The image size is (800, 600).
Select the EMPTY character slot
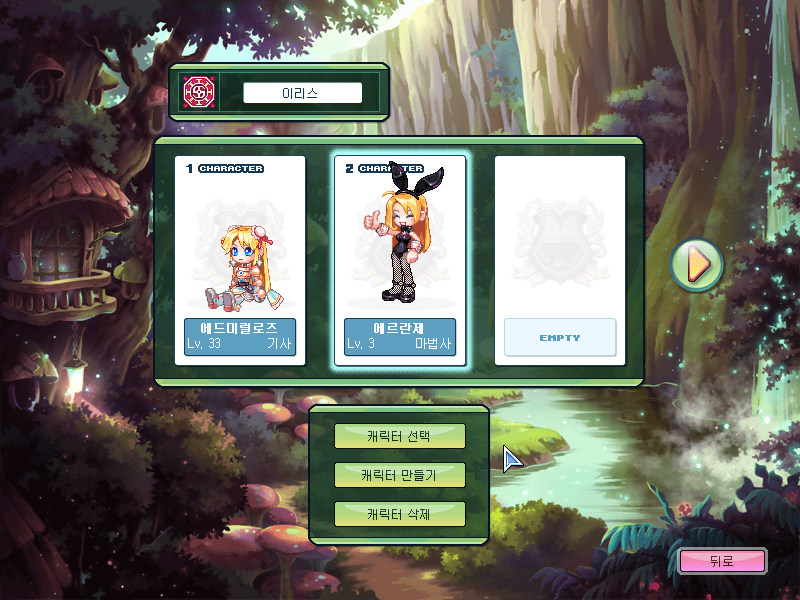click(x=560, y=260)
